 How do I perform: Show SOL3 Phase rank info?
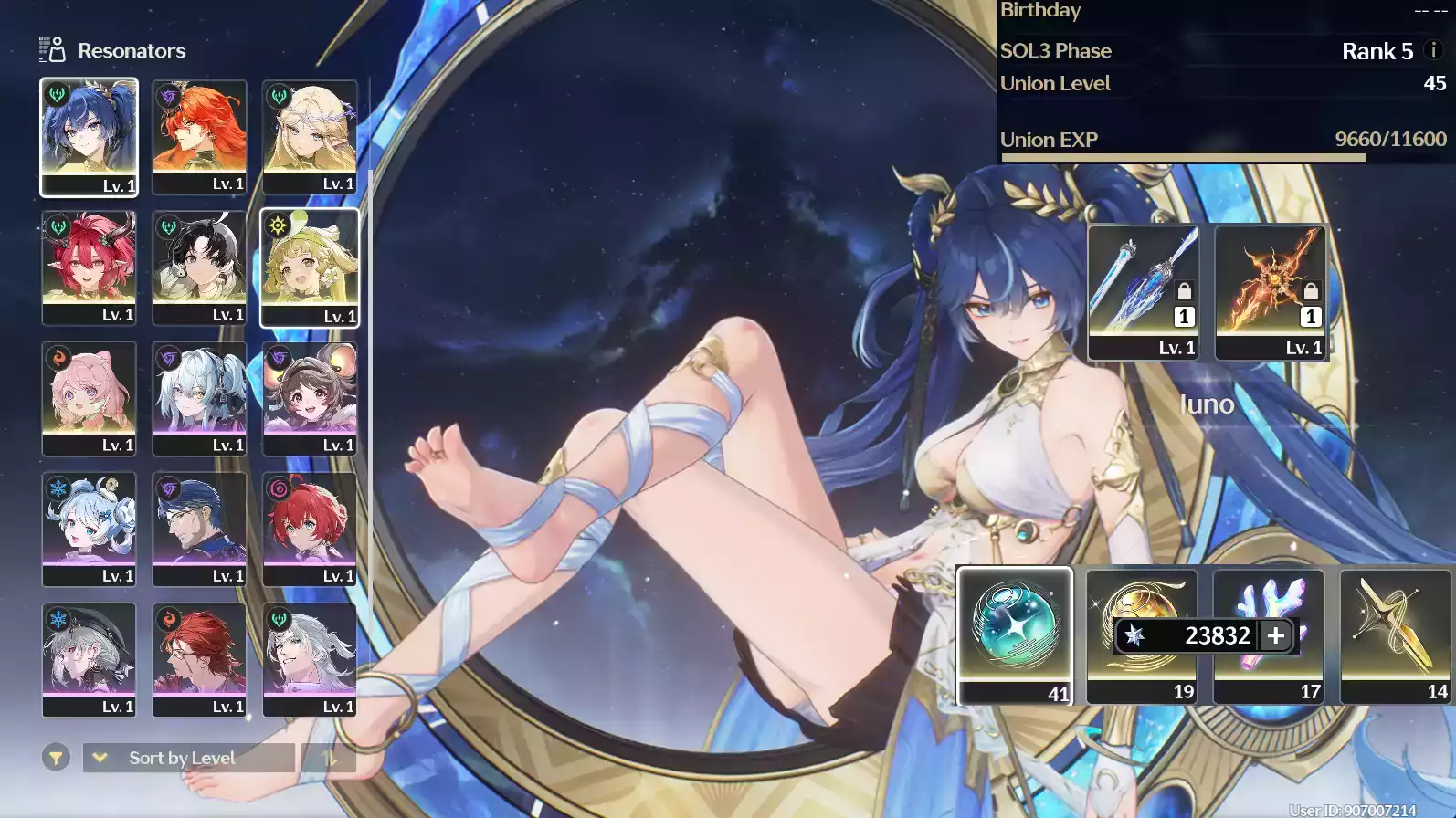point(1433,50)
